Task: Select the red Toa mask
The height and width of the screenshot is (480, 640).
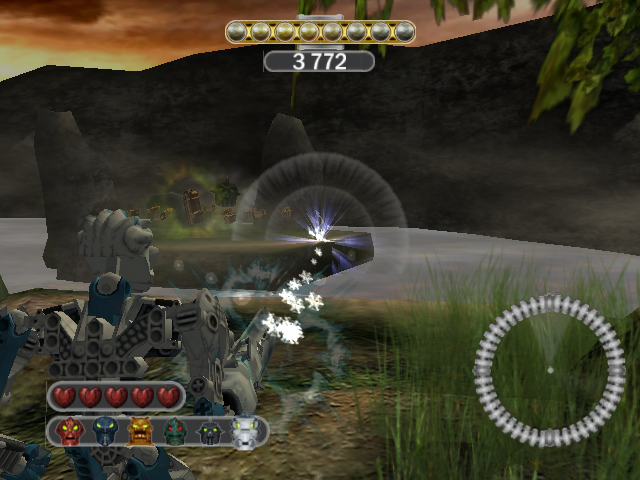Action: [70, 432]
